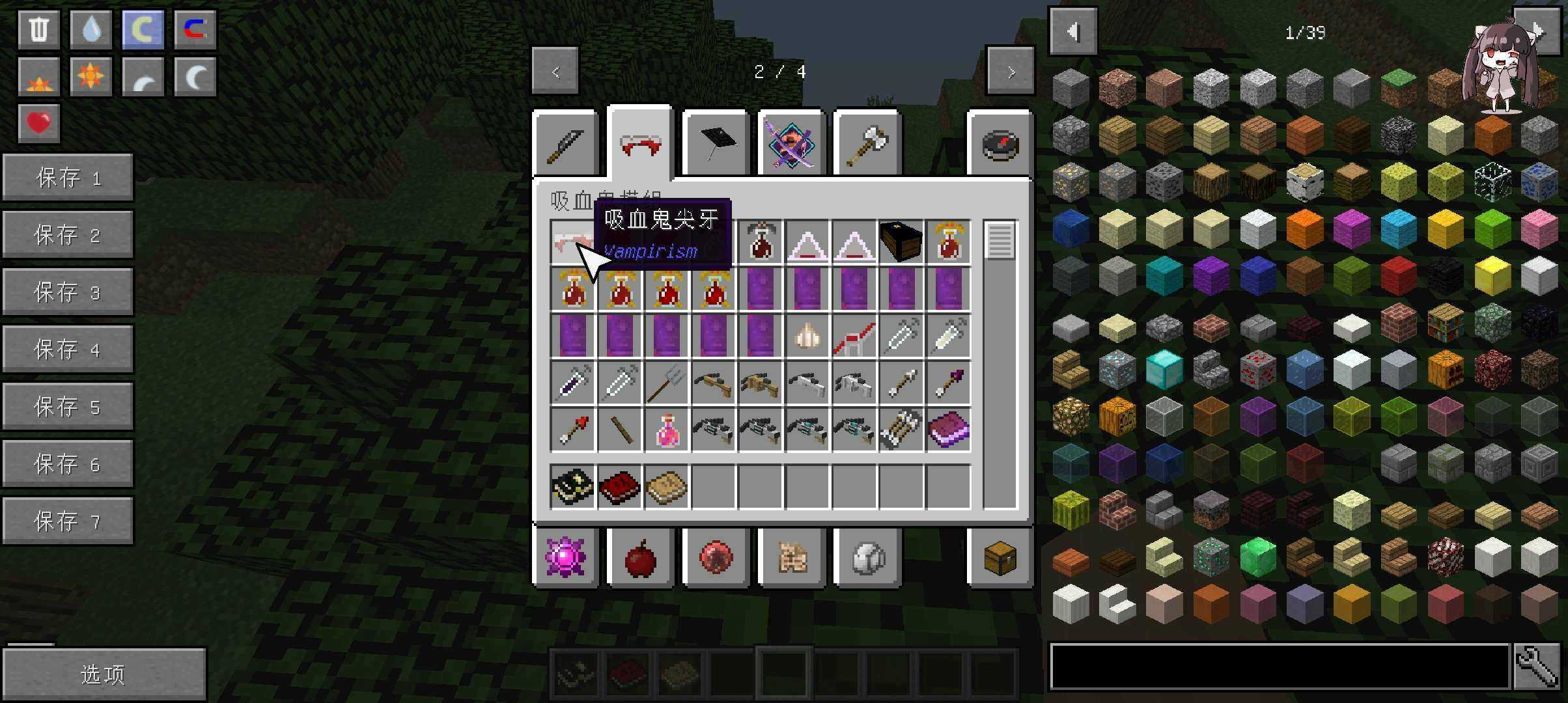Open the chest survival inventory tab
This screenshot has width=1568, height=703.
tap(1000, 558)
